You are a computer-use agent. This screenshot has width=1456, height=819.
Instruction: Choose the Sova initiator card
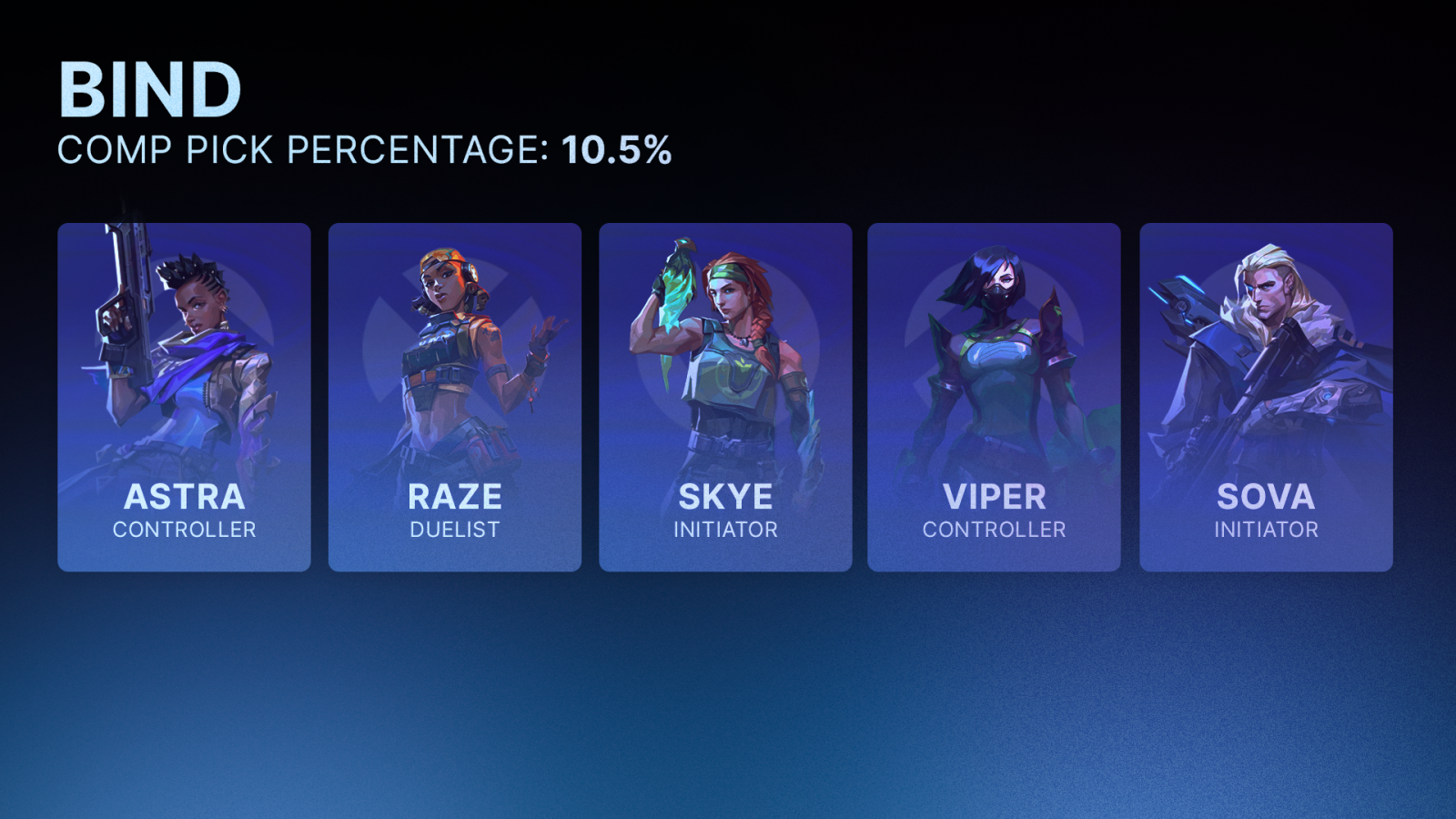(x=1266, y=398)
